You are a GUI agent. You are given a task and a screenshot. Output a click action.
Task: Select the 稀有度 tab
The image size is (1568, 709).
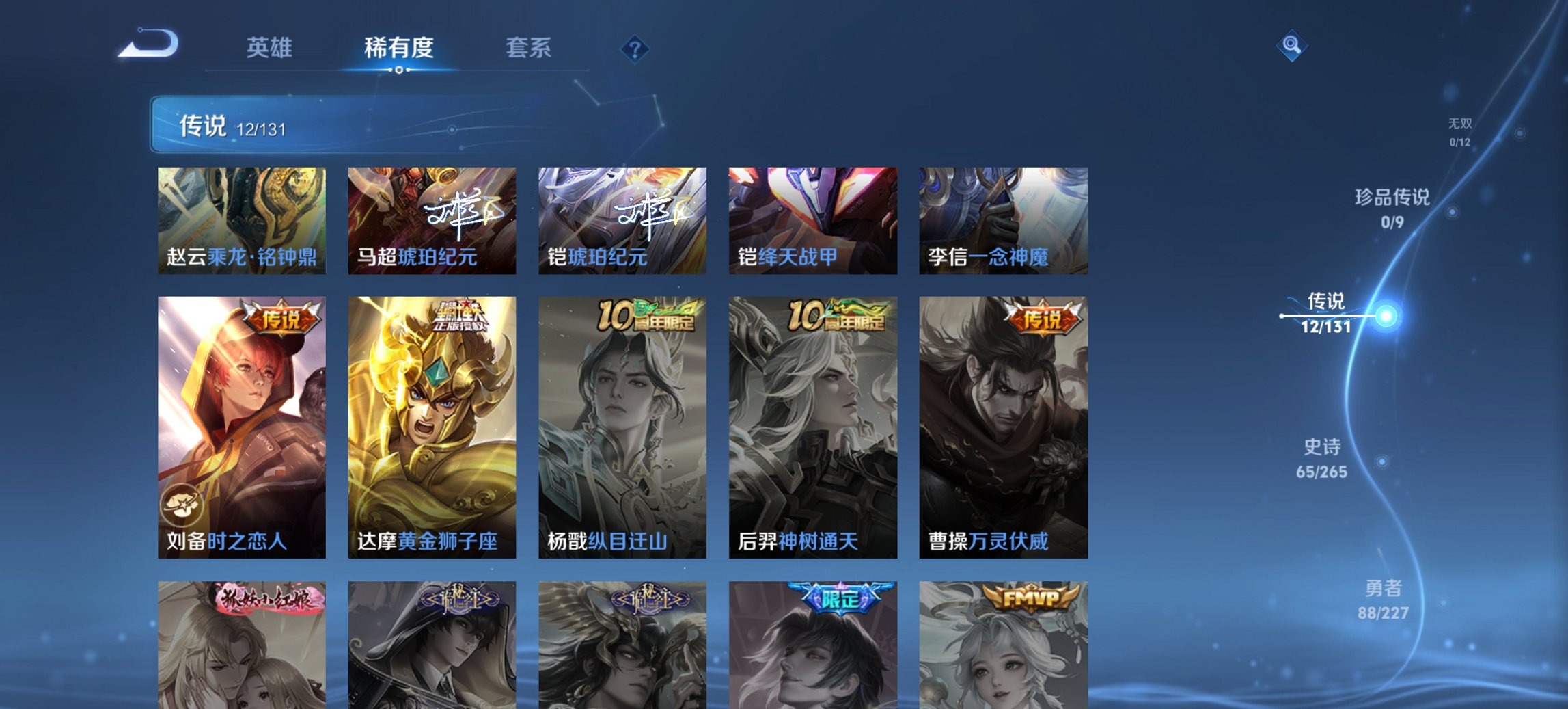[x=398, y=48]
